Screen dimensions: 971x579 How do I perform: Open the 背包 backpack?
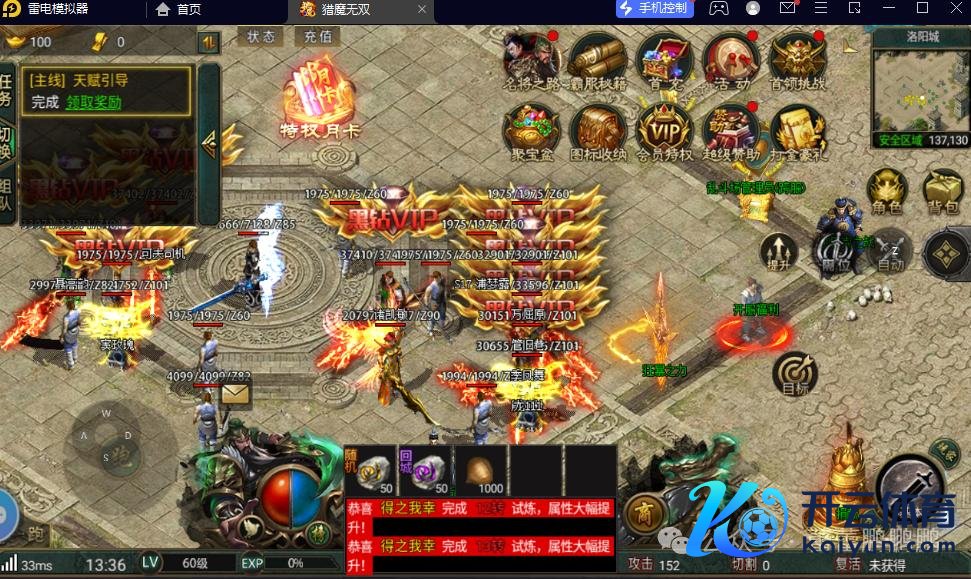(943, 189)
